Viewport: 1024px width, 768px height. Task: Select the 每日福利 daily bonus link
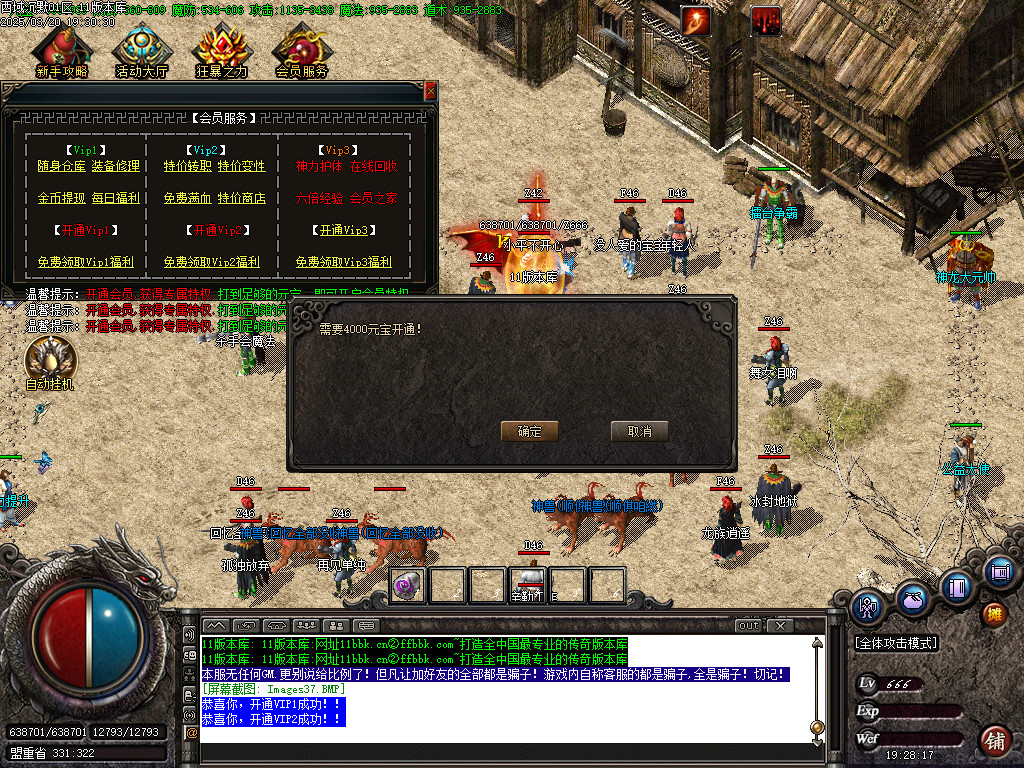[116, 198]
